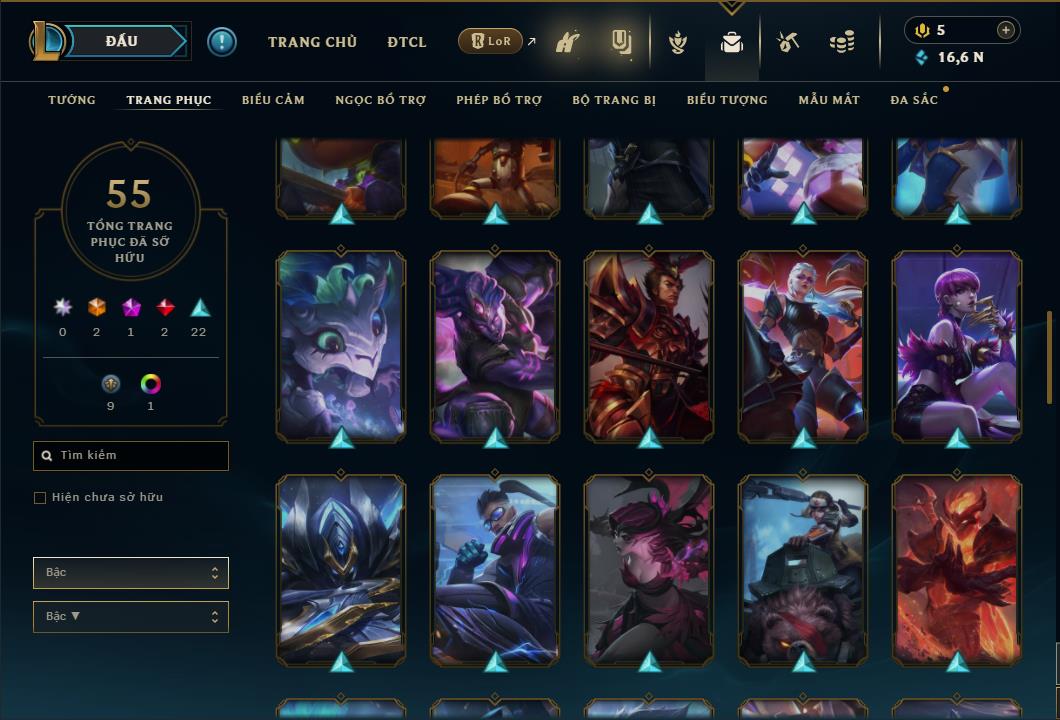Switch to the BIỂU CẢM tab
Screen dimensions: 1060x720
pyautogui.click(x=273, y=100)
